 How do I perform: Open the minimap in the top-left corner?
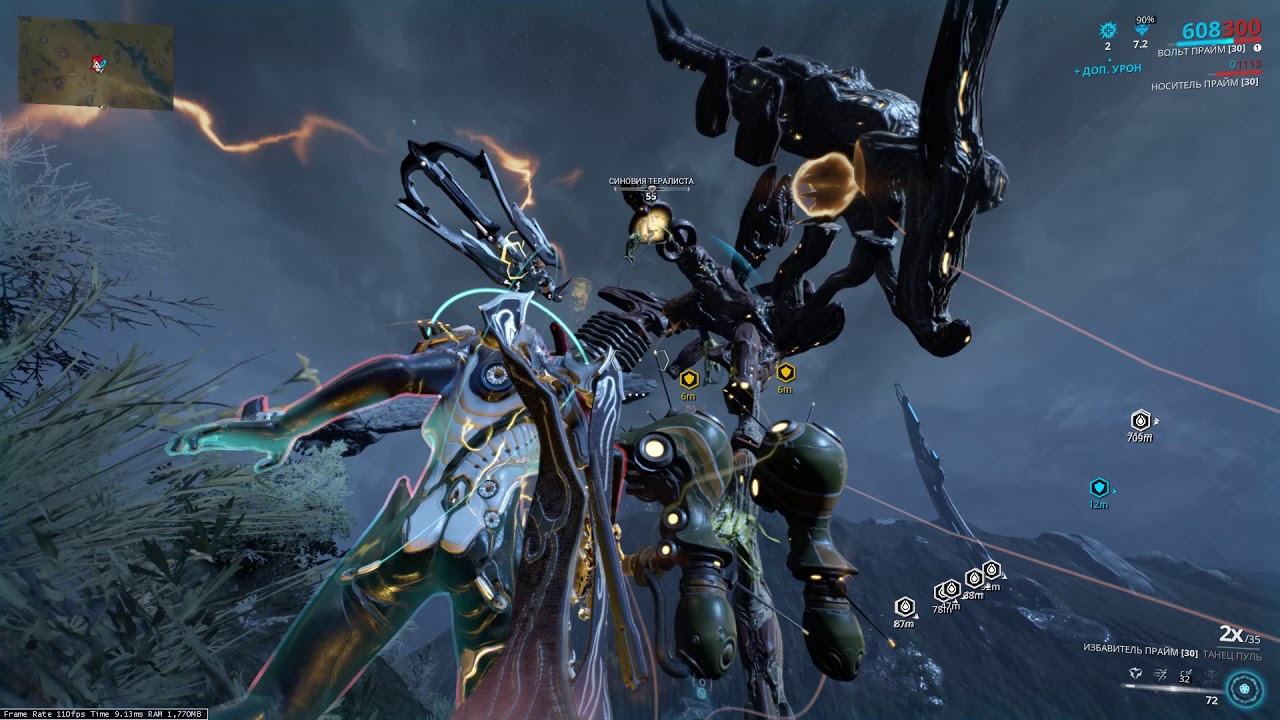point(95,63)
